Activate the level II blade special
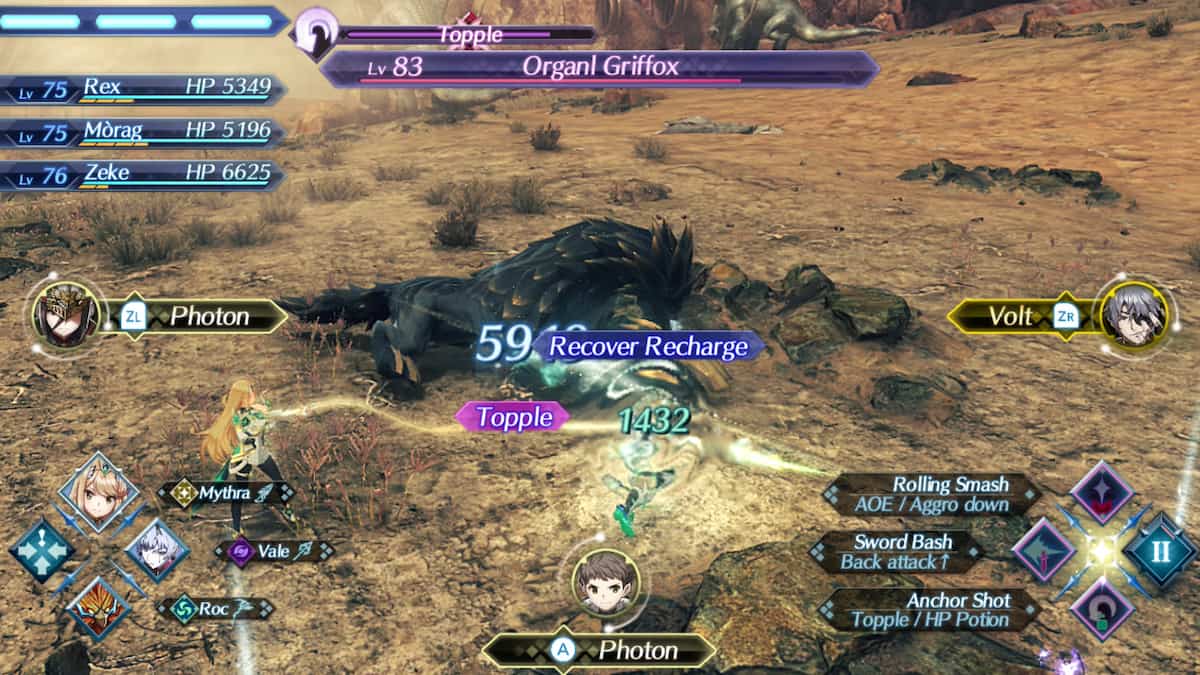 point(1160,550)
